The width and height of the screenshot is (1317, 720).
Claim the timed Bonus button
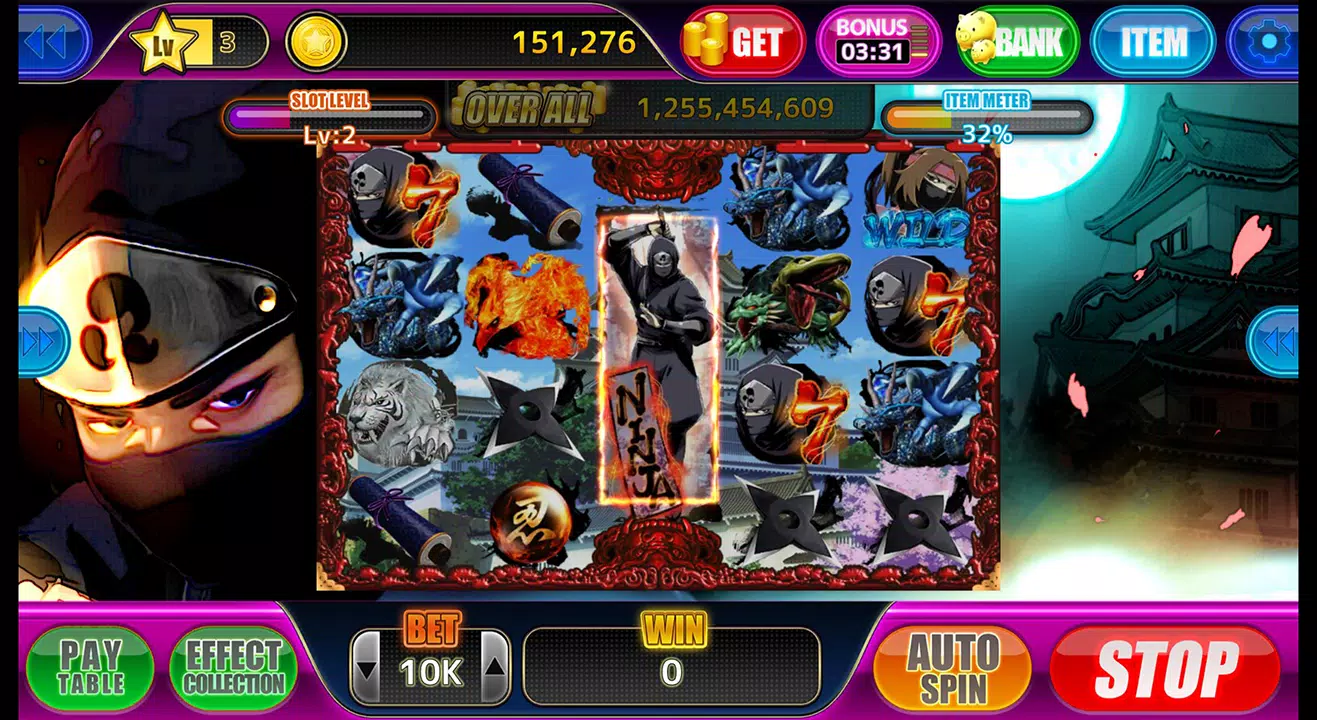click(x=872, y=42)
